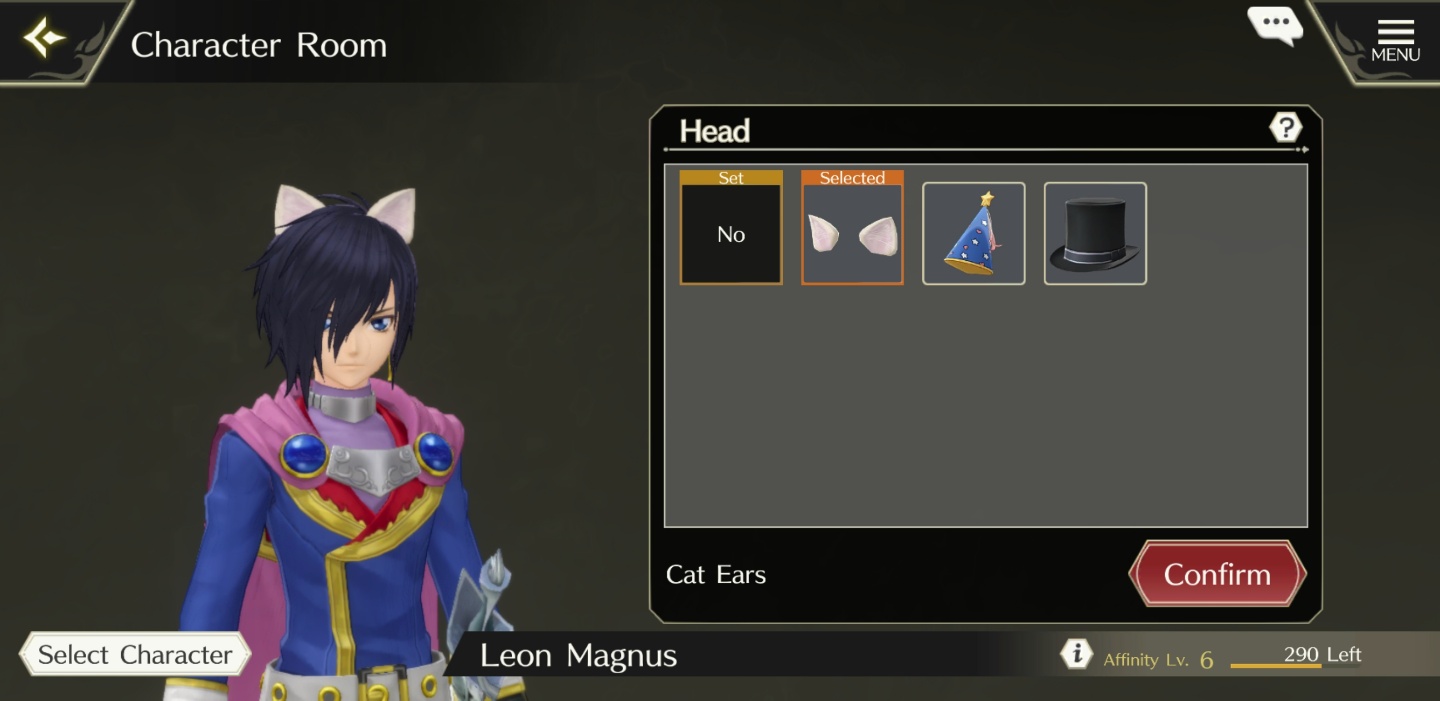View affinity info icon

(1076, 655)
